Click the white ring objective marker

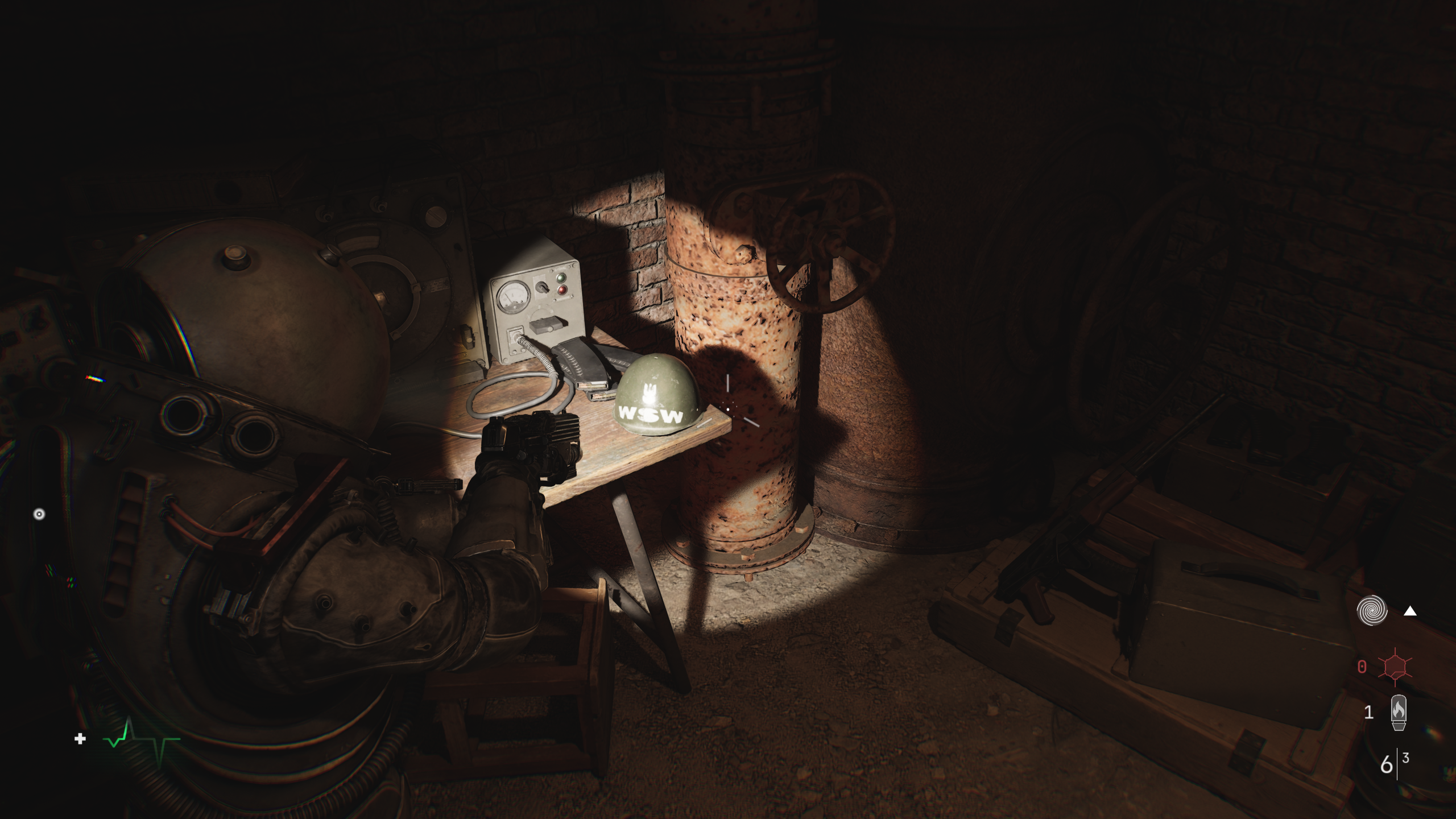coord(39,514)
